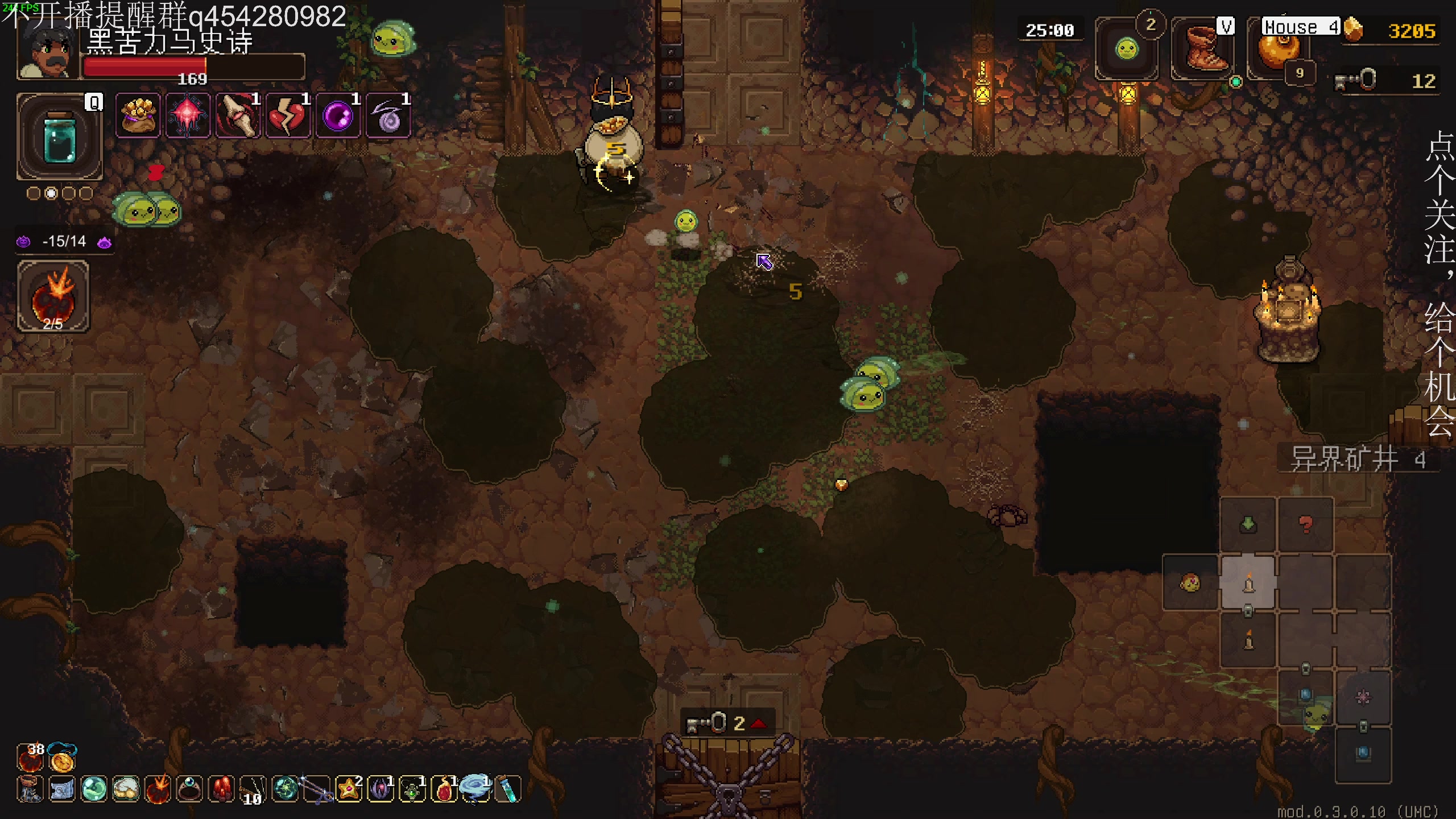Check the broken heart curse icon
This screenshot has width=1456, height=819.
pyautogui.click(x=288, y=116)
